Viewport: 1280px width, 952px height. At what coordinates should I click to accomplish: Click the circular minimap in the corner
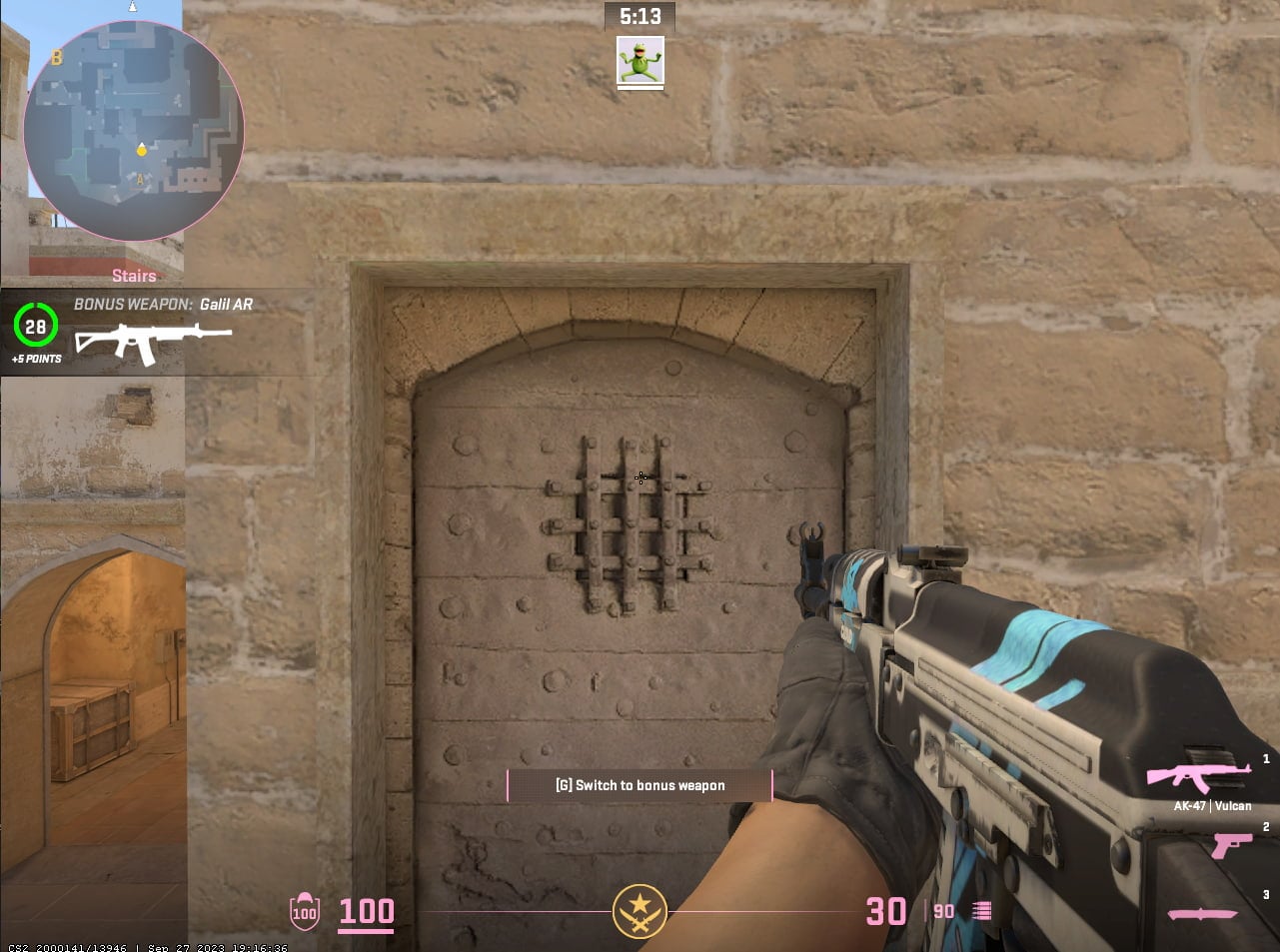click(x=133, y=130)
